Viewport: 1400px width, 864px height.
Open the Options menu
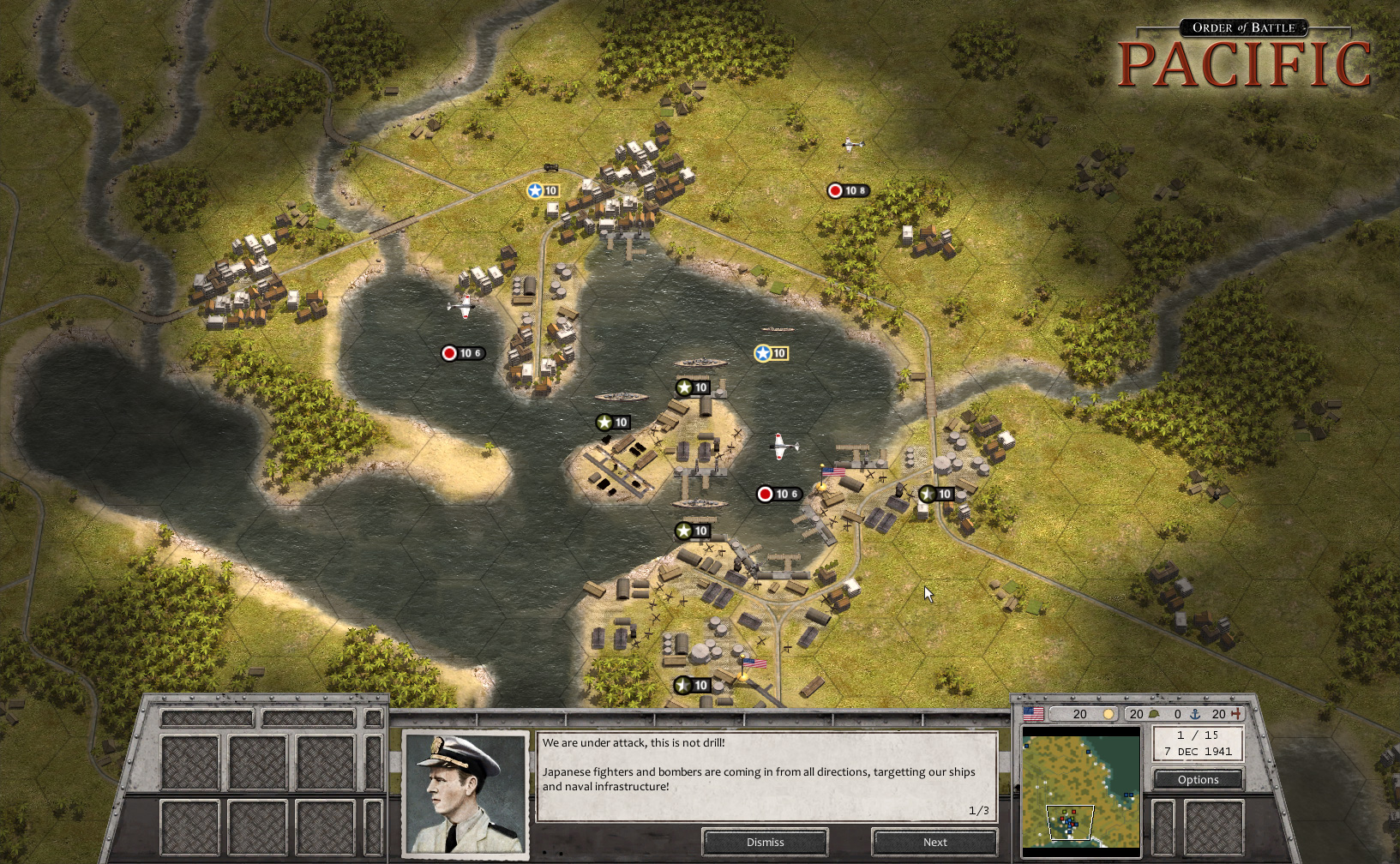click(1198, 779)
